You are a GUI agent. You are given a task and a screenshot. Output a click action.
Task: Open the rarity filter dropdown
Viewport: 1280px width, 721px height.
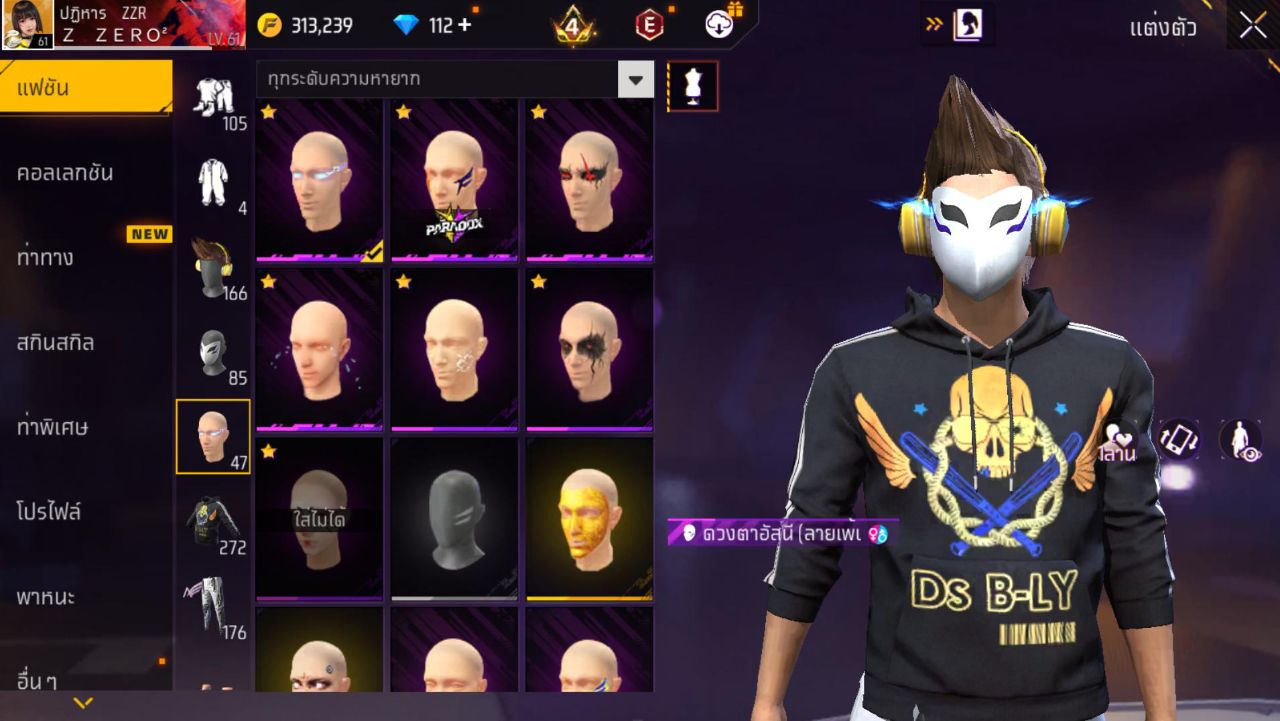(x=636, y=77)
